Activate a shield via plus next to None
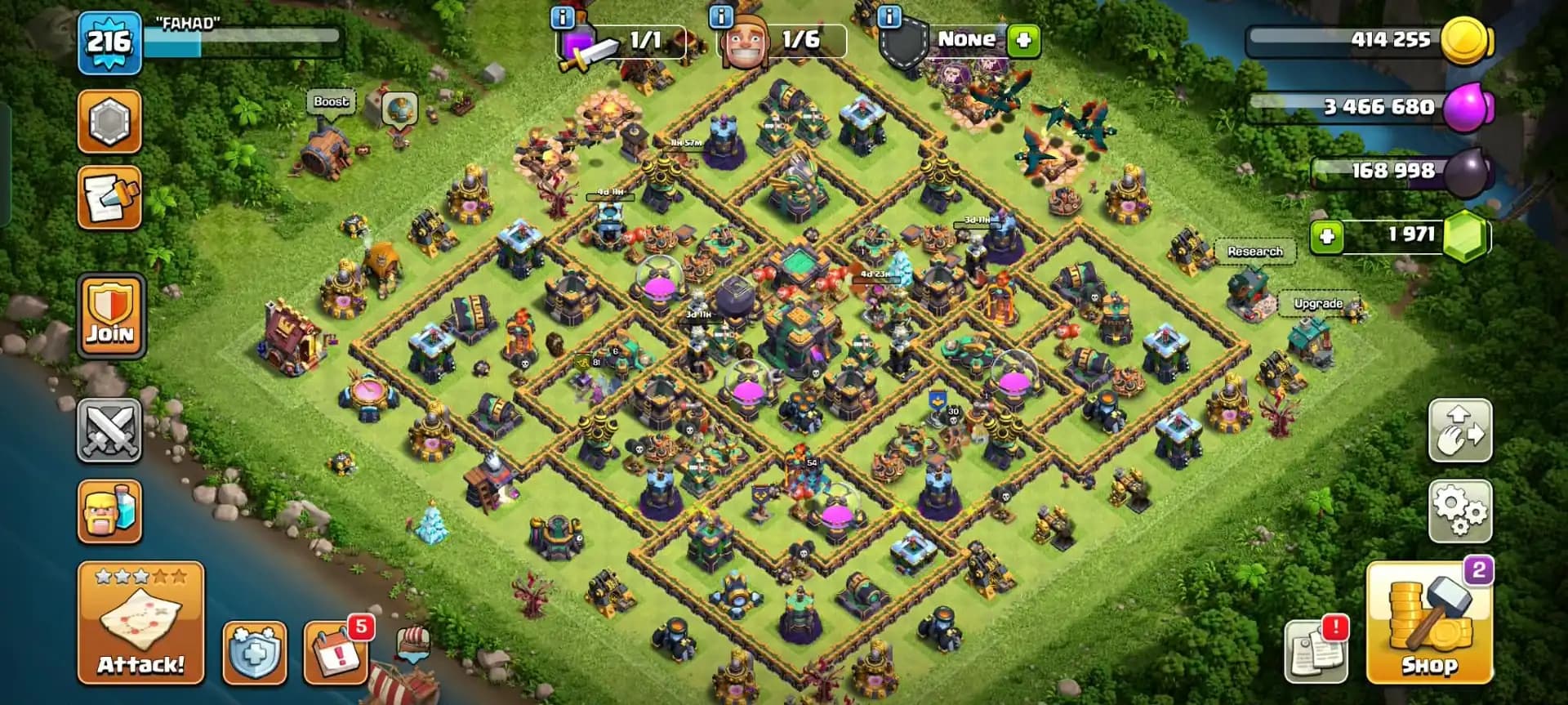This screenshot has width=1568, height=705. (x=1025, y=39)
